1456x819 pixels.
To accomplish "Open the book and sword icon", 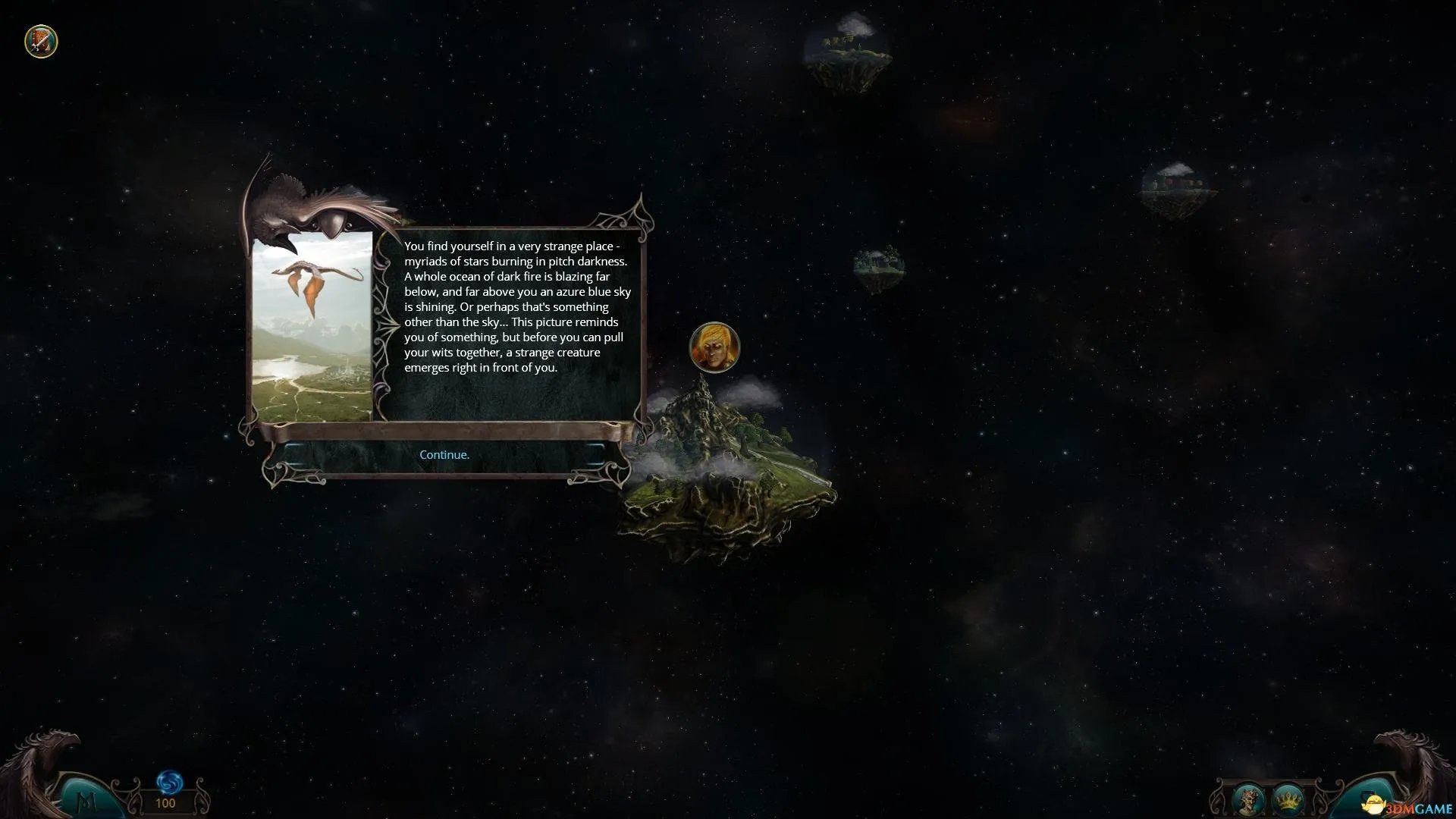I will click(41, 41).
